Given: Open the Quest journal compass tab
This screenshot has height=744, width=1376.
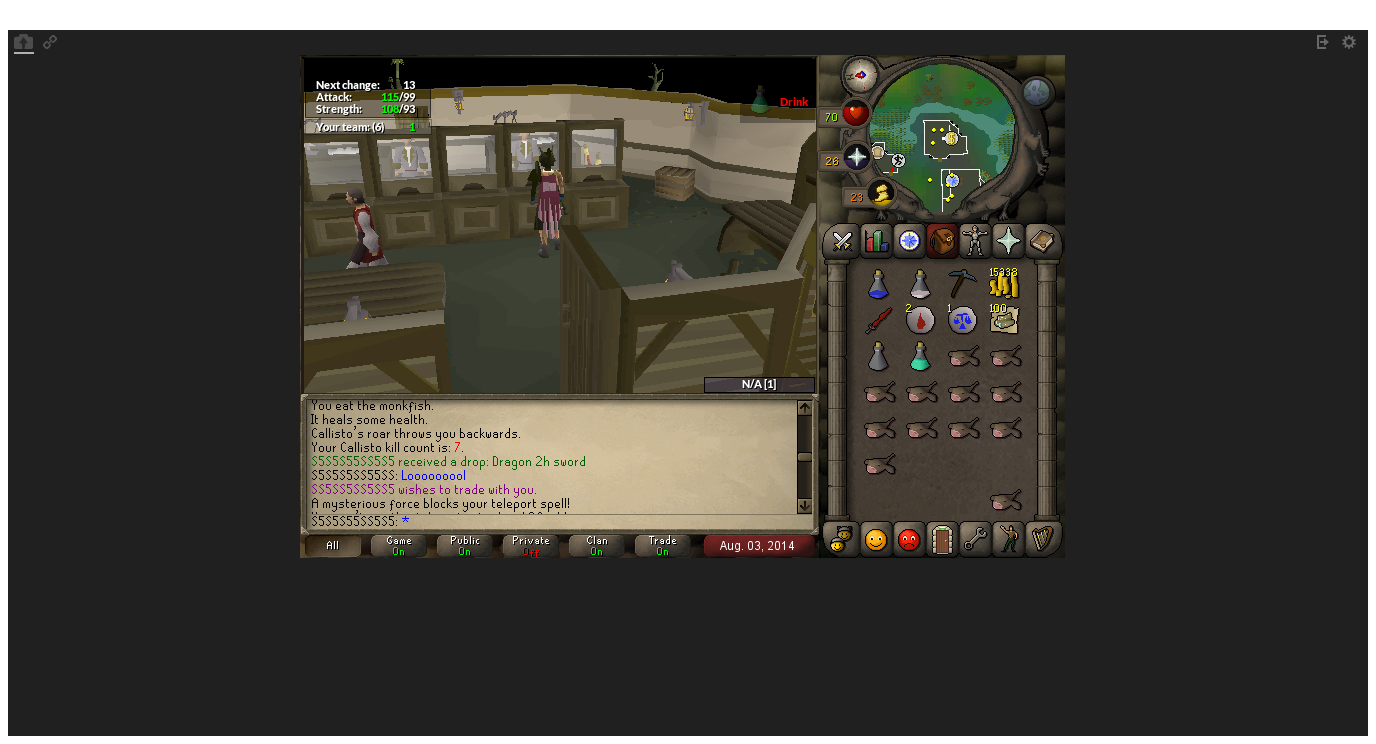Looking at the screenshot, I should pyautogui.click(x=908, y=241).
